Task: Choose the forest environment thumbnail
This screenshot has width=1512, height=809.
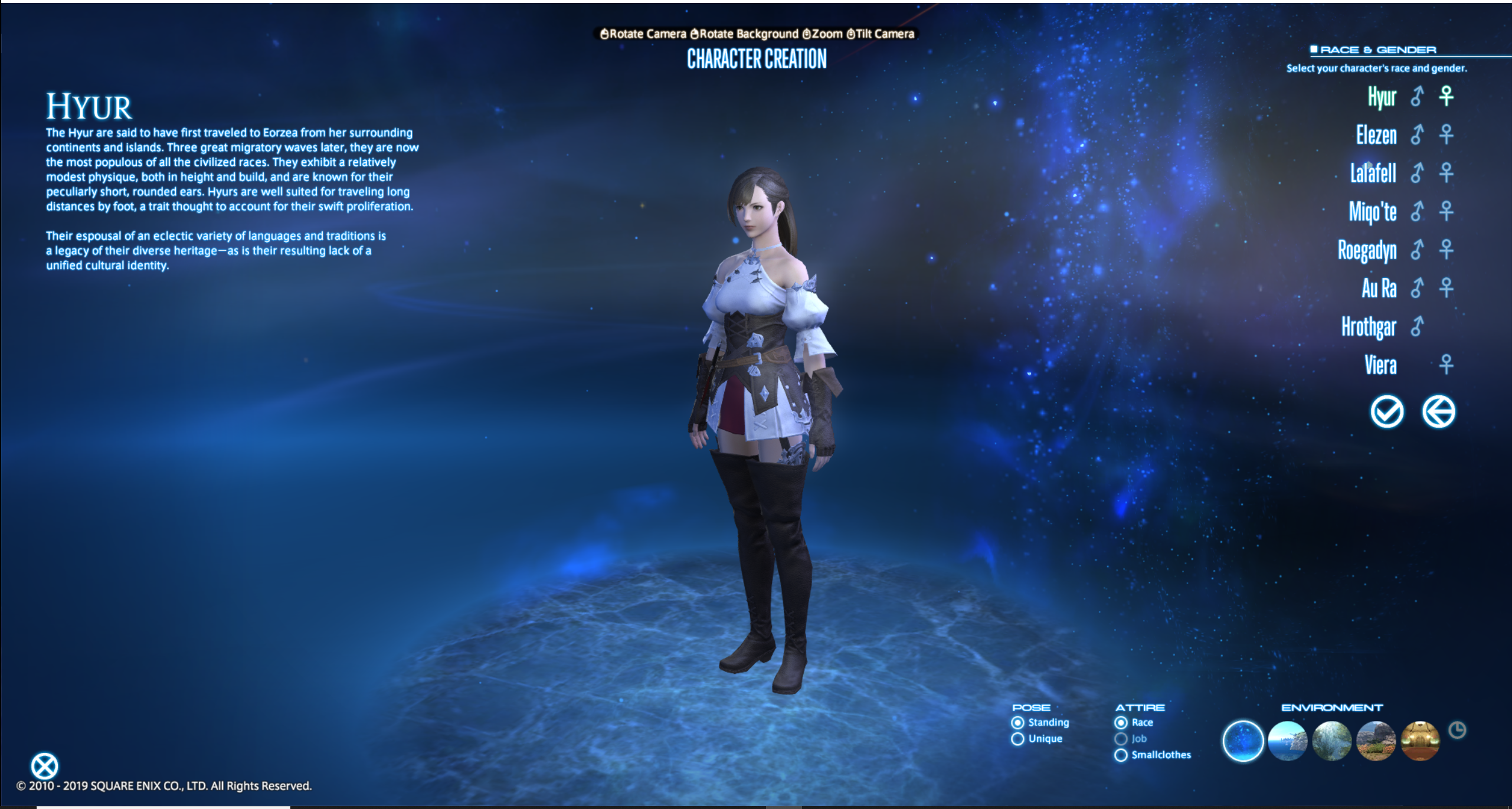Action: 1331,741
